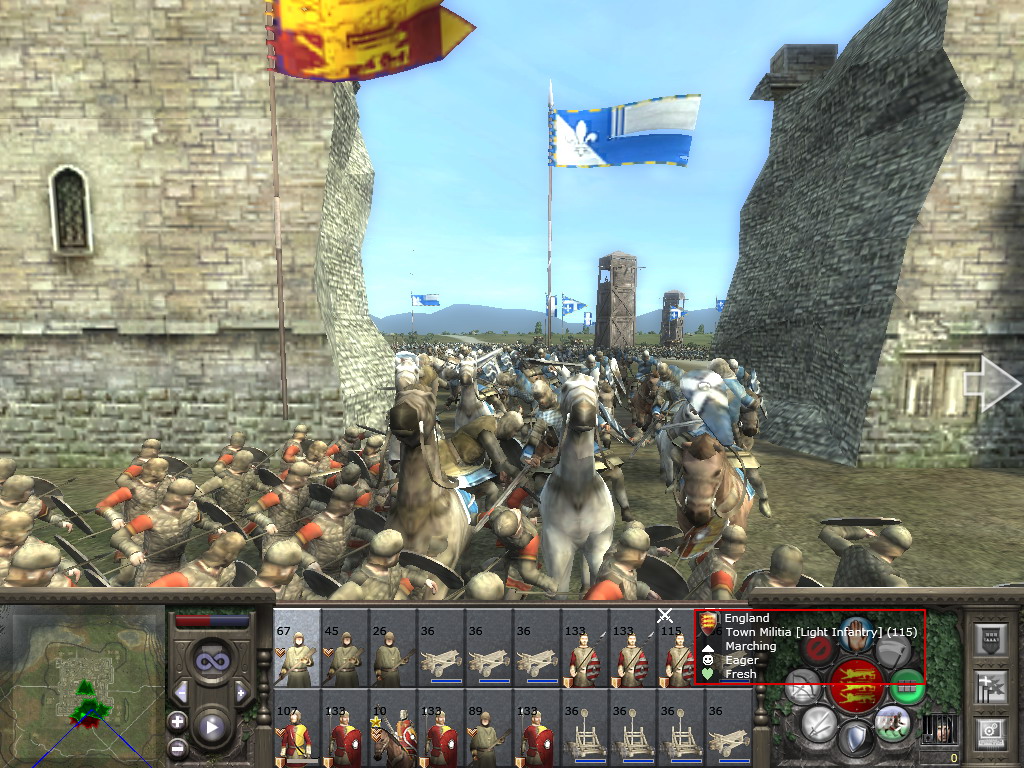Screen dimensions: 1024x768
Task: Increase game speed with the plus arrow
Action: pos(240,692)
